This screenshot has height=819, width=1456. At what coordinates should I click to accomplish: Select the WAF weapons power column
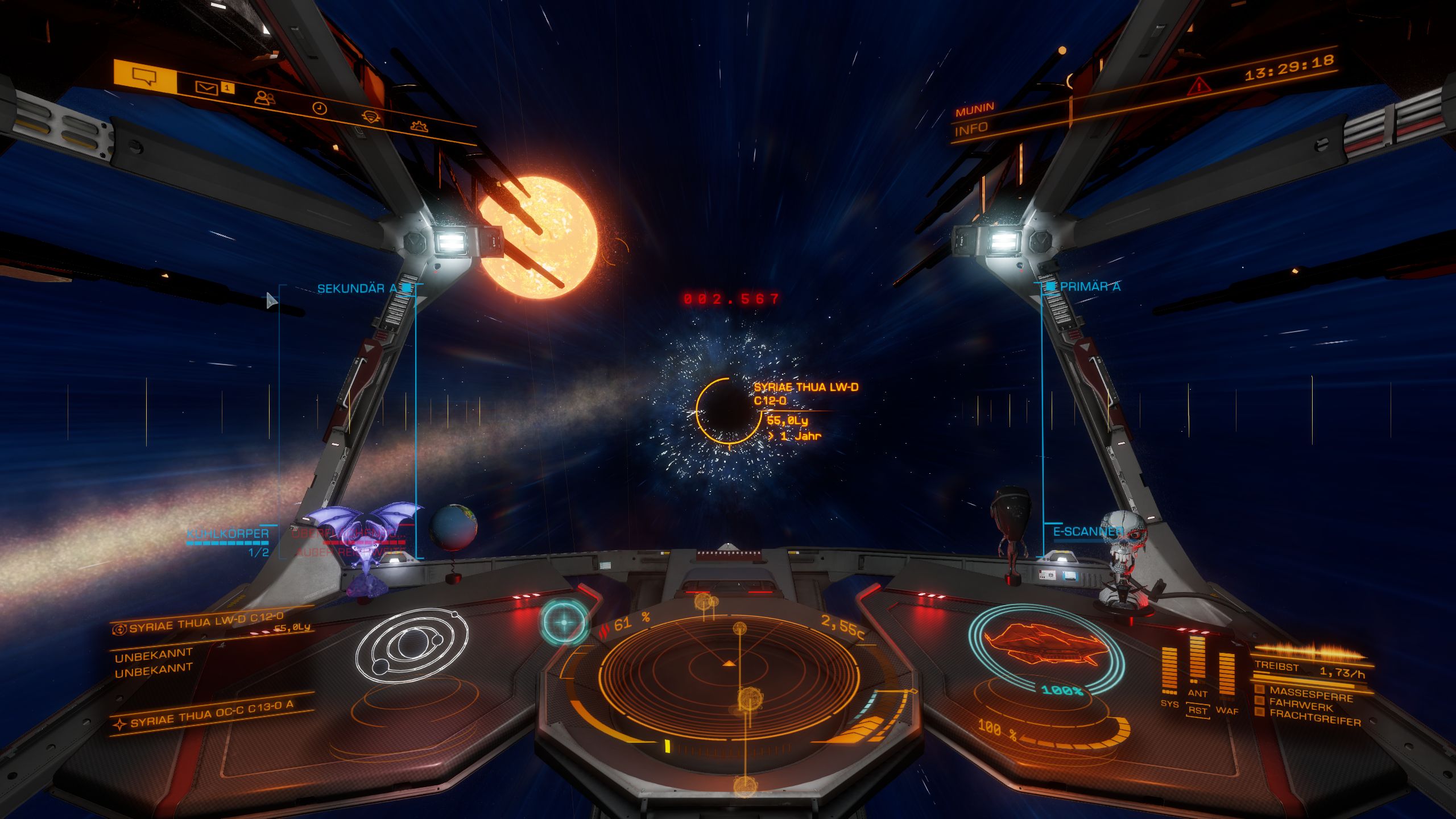[1227, 675]
